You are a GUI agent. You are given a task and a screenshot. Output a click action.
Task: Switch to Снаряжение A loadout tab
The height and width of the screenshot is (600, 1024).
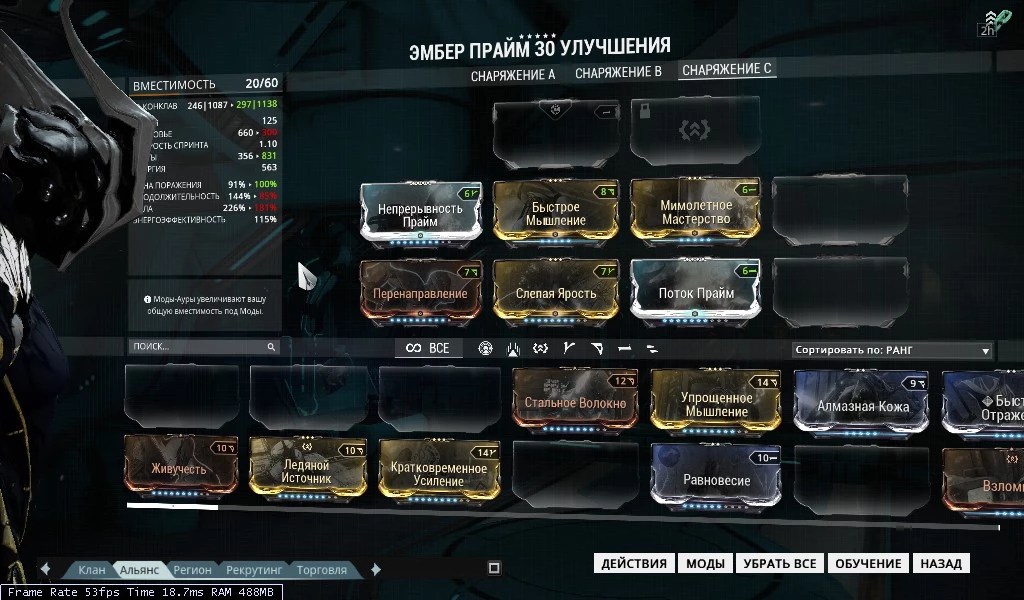pos(513,74)
